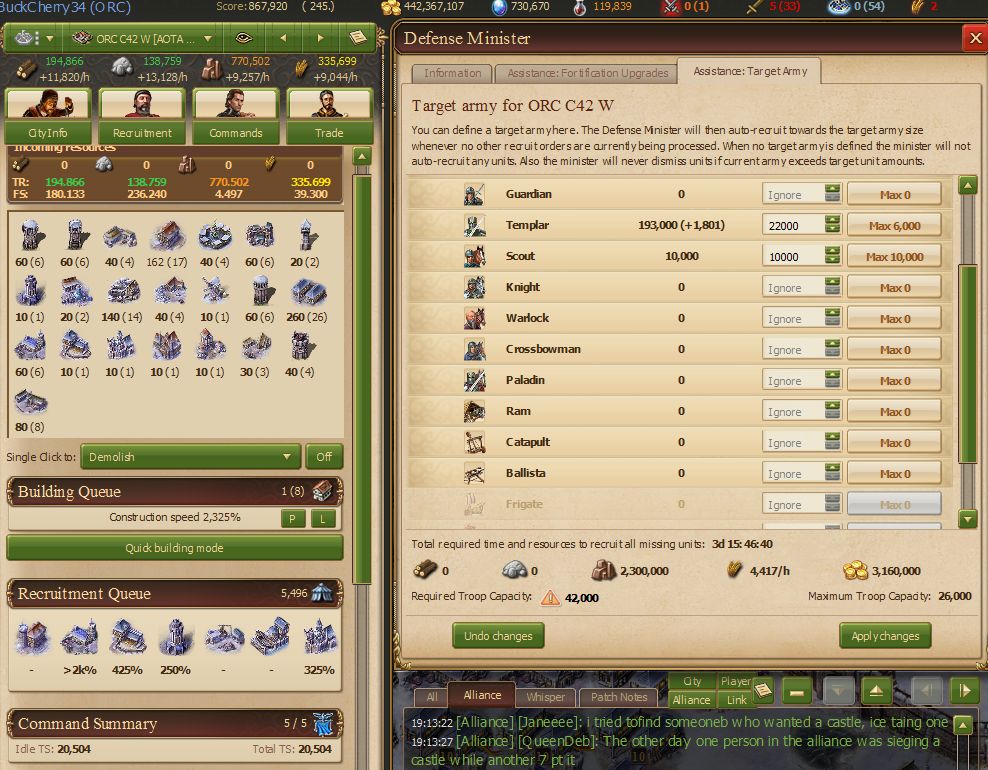
Task: Open the CityInfo panel
Action: pyautogui.click(x=48, y=132)
